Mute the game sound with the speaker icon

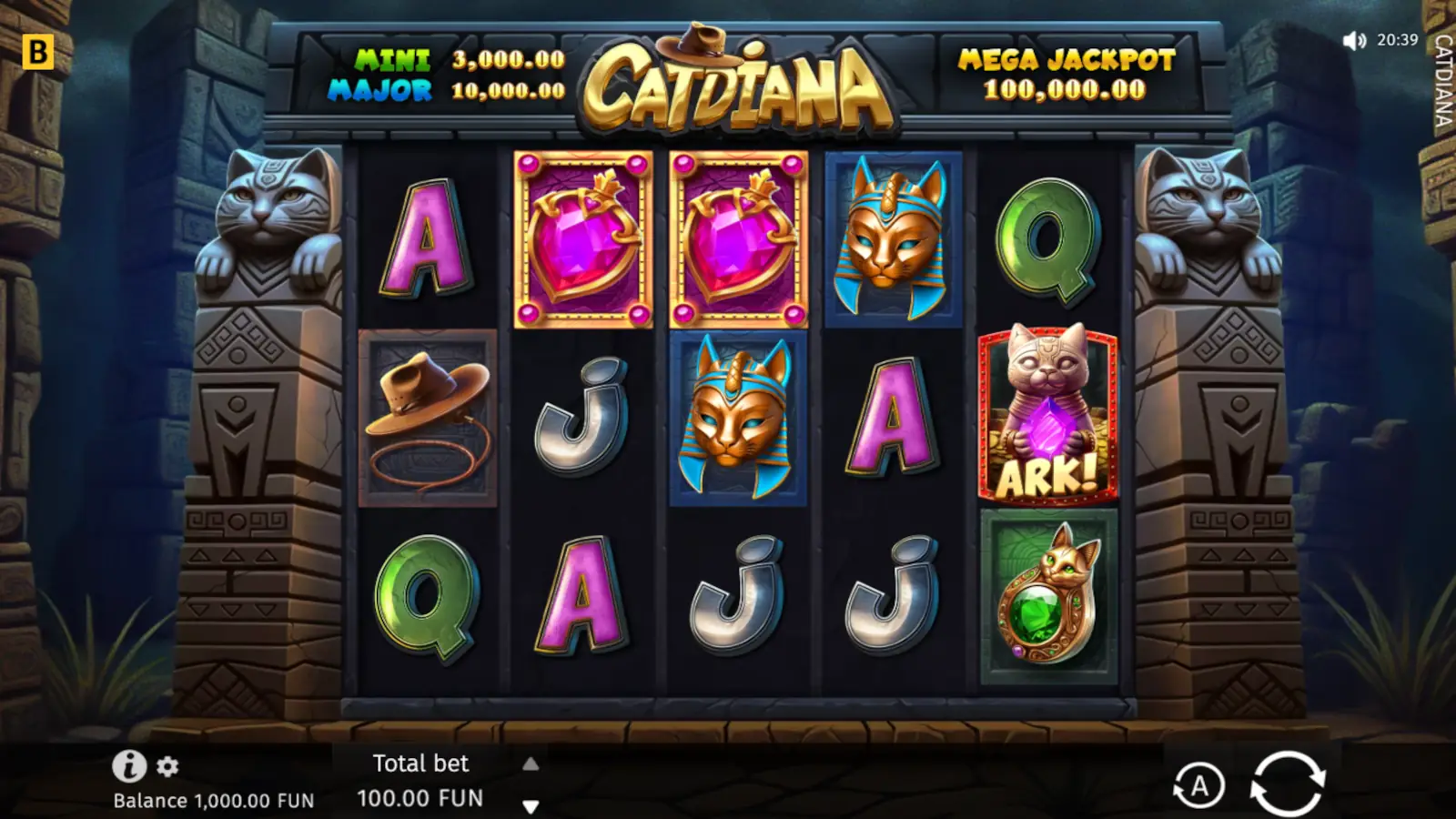click(1355, 39)
